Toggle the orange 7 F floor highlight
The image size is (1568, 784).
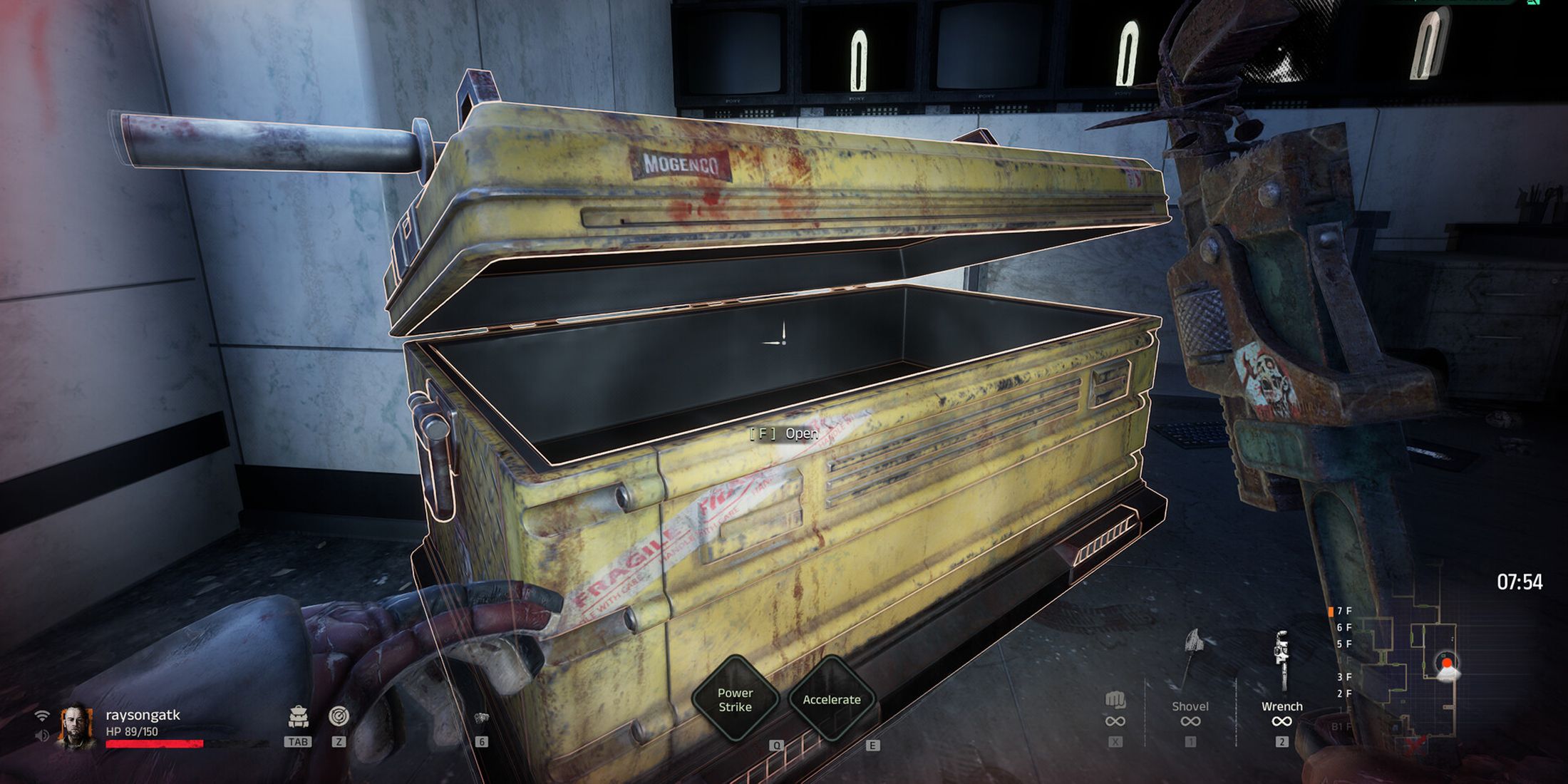pyautogui.click(x=1331, y=612)
